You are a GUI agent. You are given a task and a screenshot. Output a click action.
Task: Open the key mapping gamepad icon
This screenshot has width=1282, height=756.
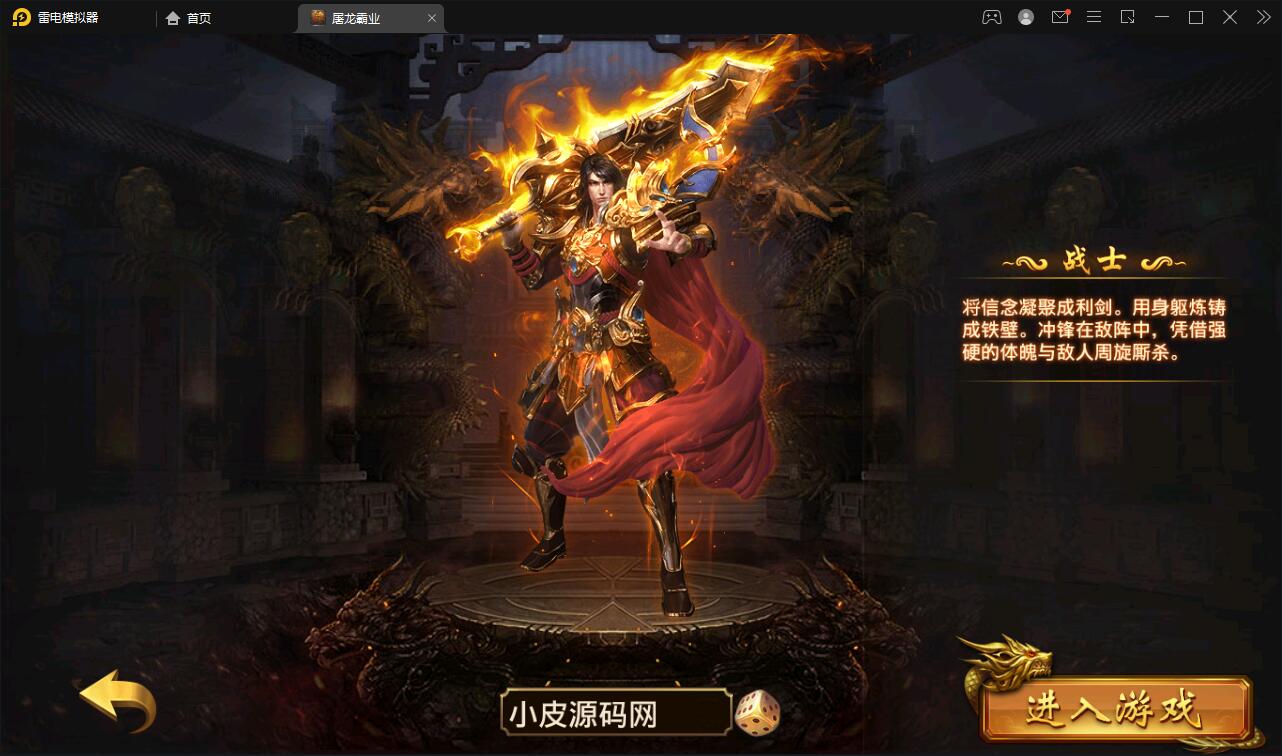(x=992, y=17)
